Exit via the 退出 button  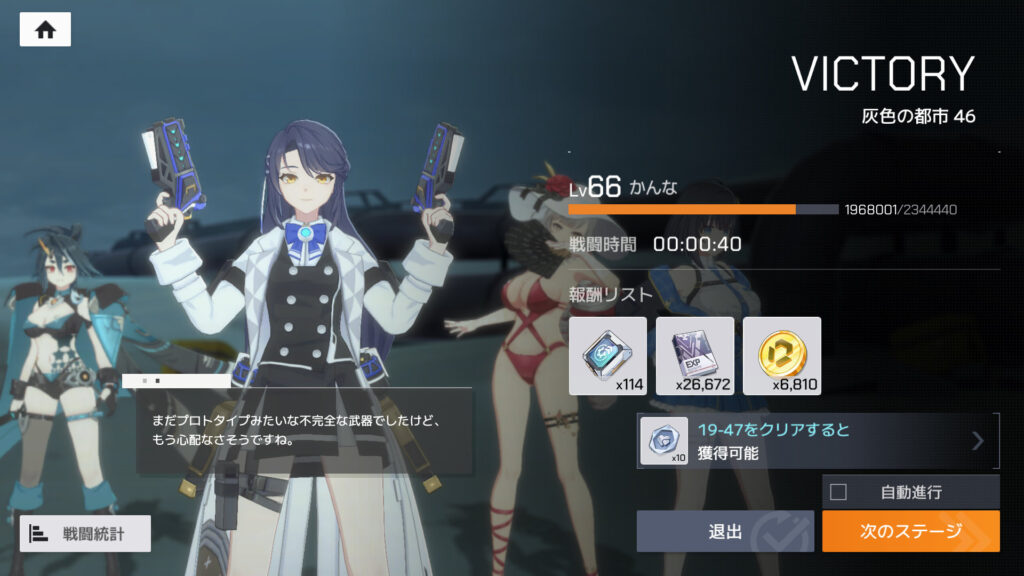click(x=725, y=531)
